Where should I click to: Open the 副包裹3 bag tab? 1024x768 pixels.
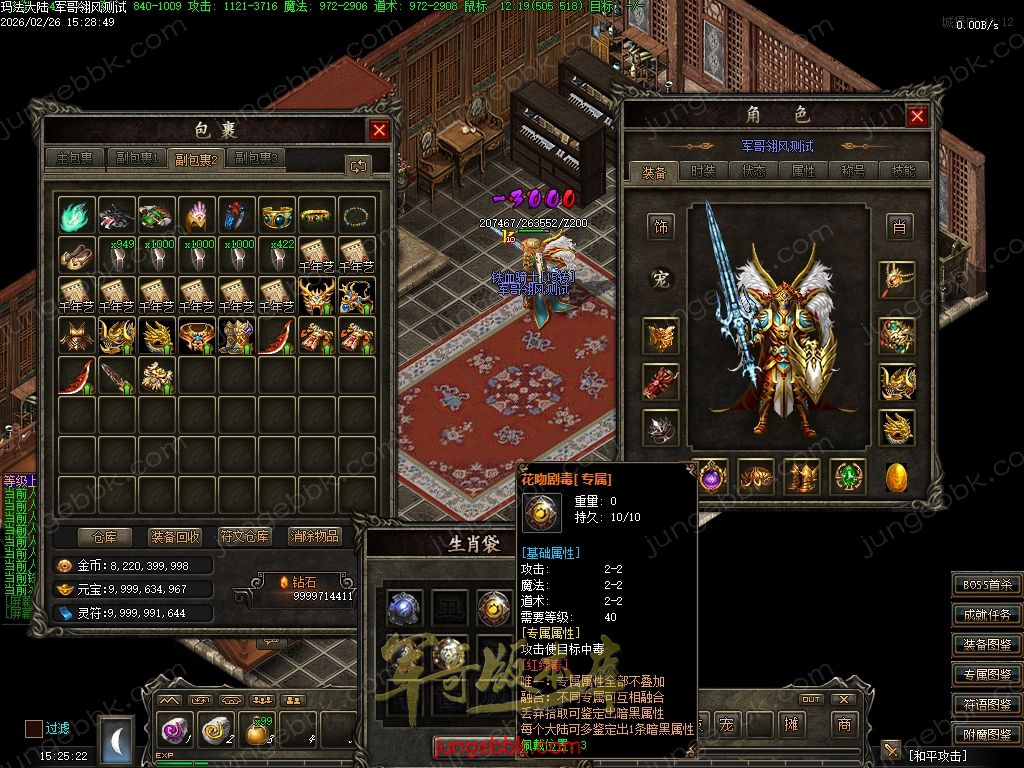(255, 158)
